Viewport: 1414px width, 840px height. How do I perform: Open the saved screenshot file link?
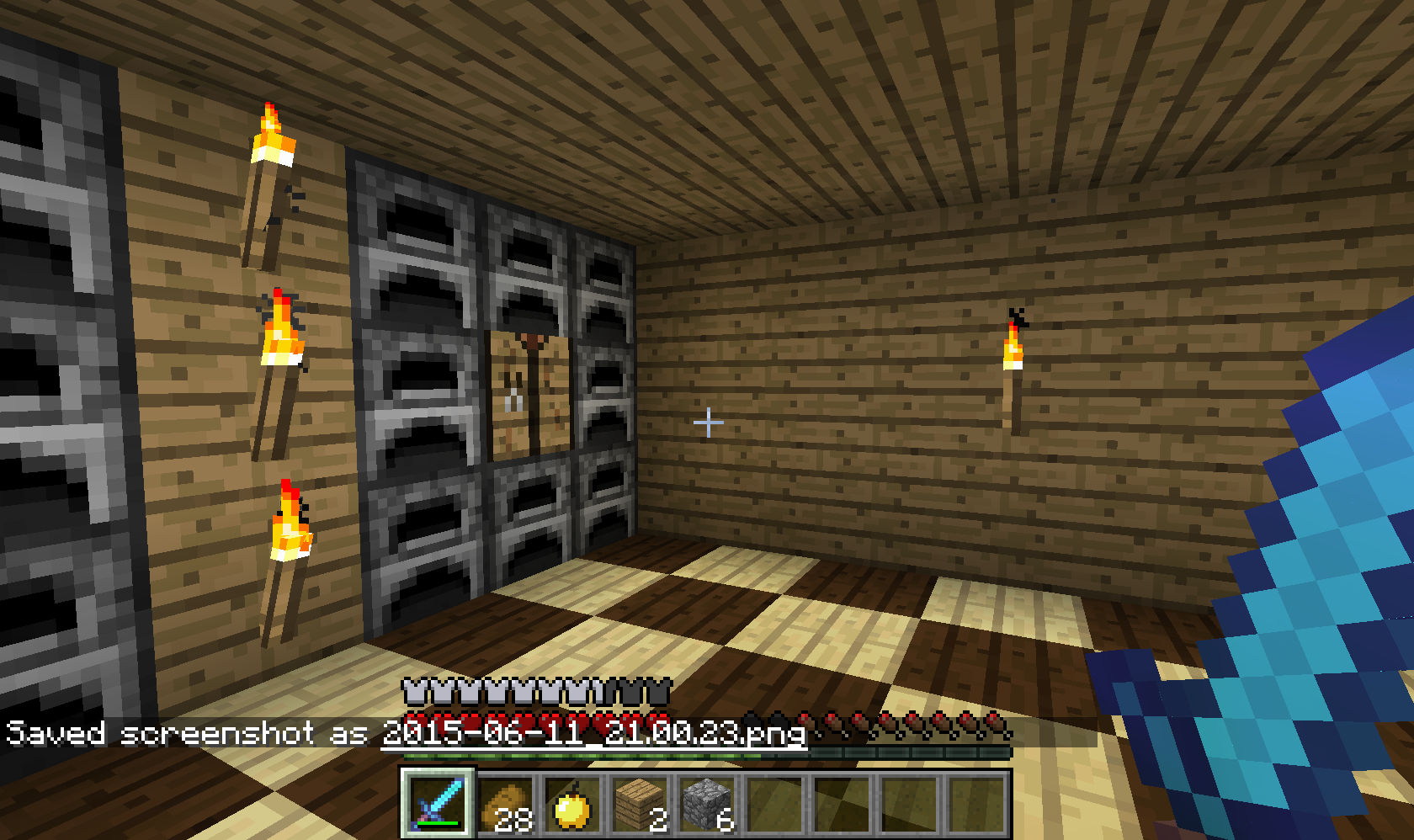[x=594, y=733]
